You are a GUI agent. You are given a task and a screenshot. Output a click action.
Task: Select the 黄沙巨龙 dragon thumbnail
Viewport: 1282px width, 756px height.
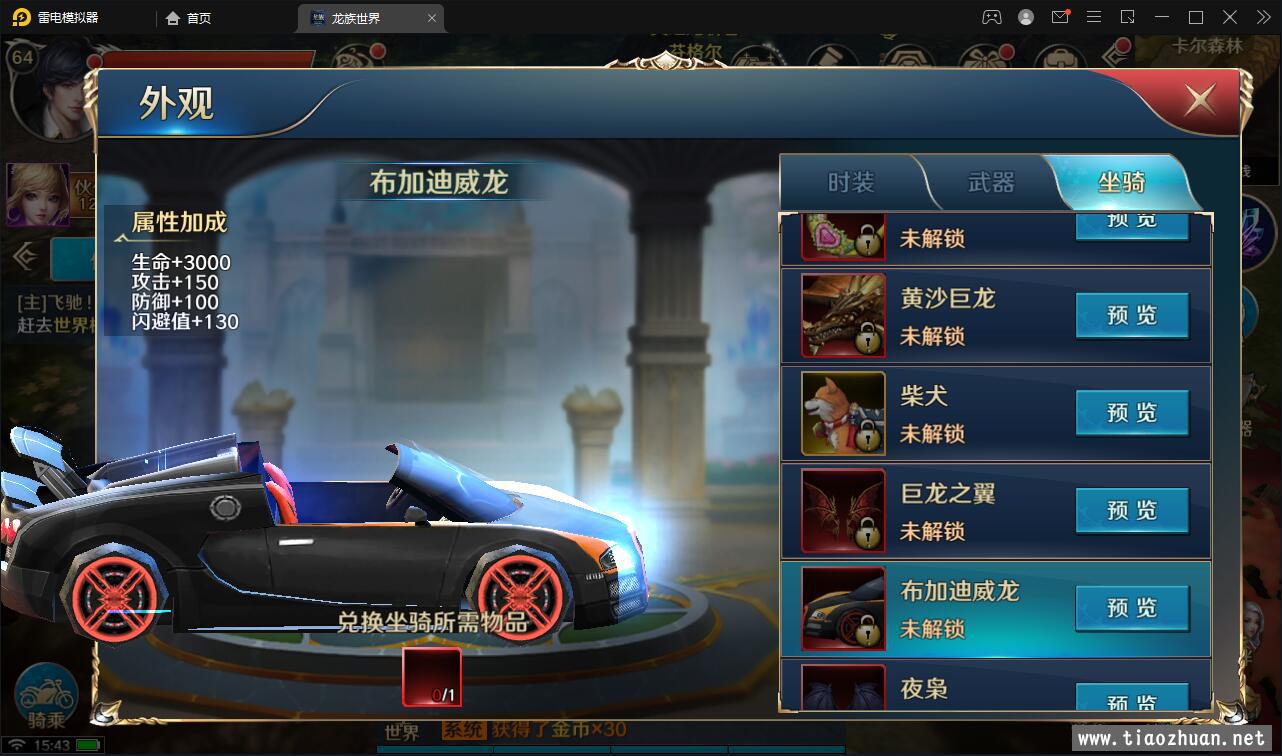[843, 316]
